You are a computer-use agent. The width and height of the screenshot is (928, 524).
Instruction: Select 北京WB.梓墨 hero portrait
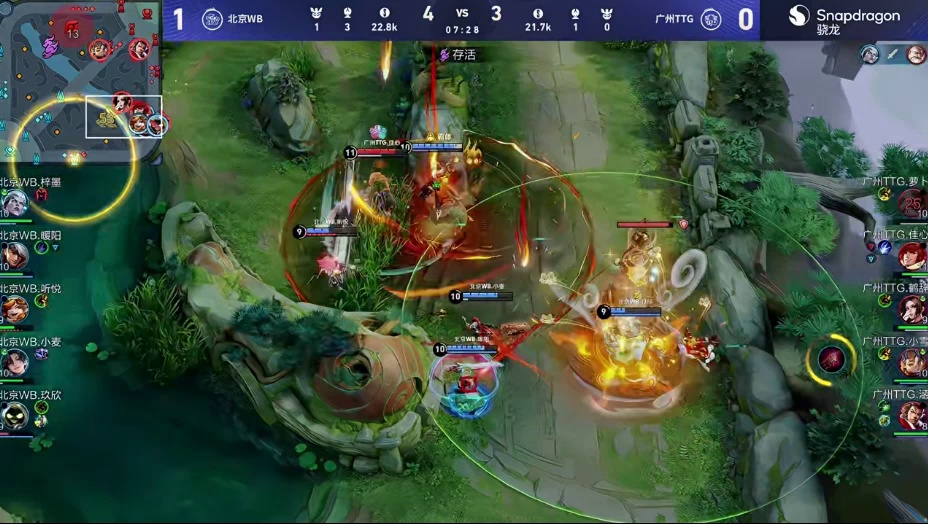coord(14,204)
